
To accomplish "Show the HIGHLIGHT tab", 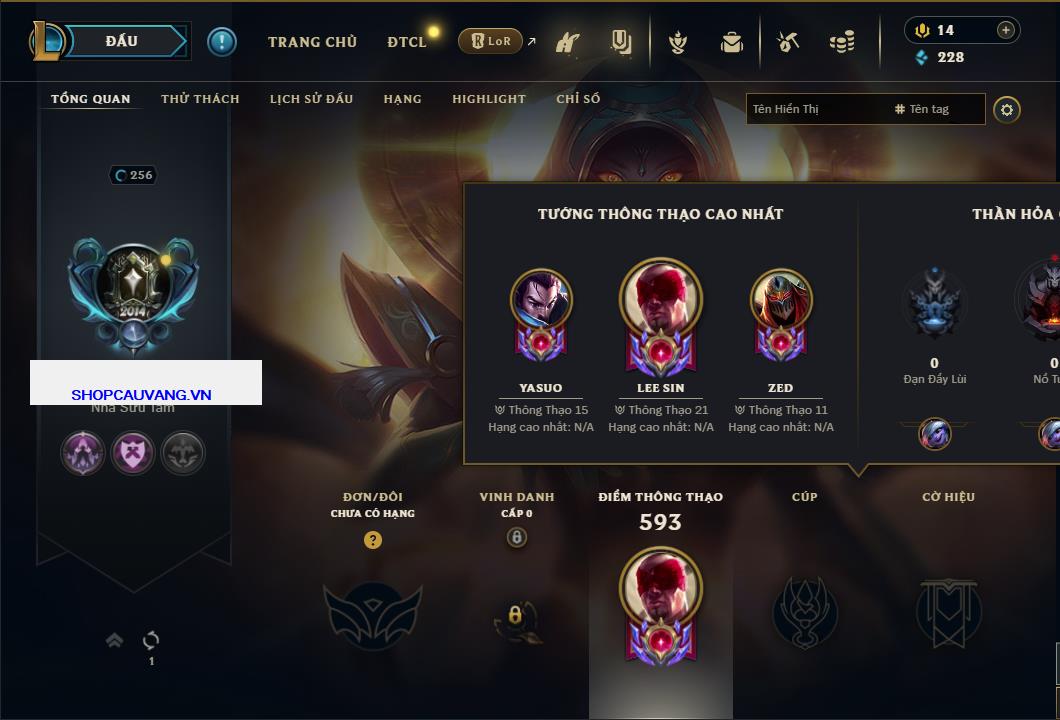I will (488, 99).
